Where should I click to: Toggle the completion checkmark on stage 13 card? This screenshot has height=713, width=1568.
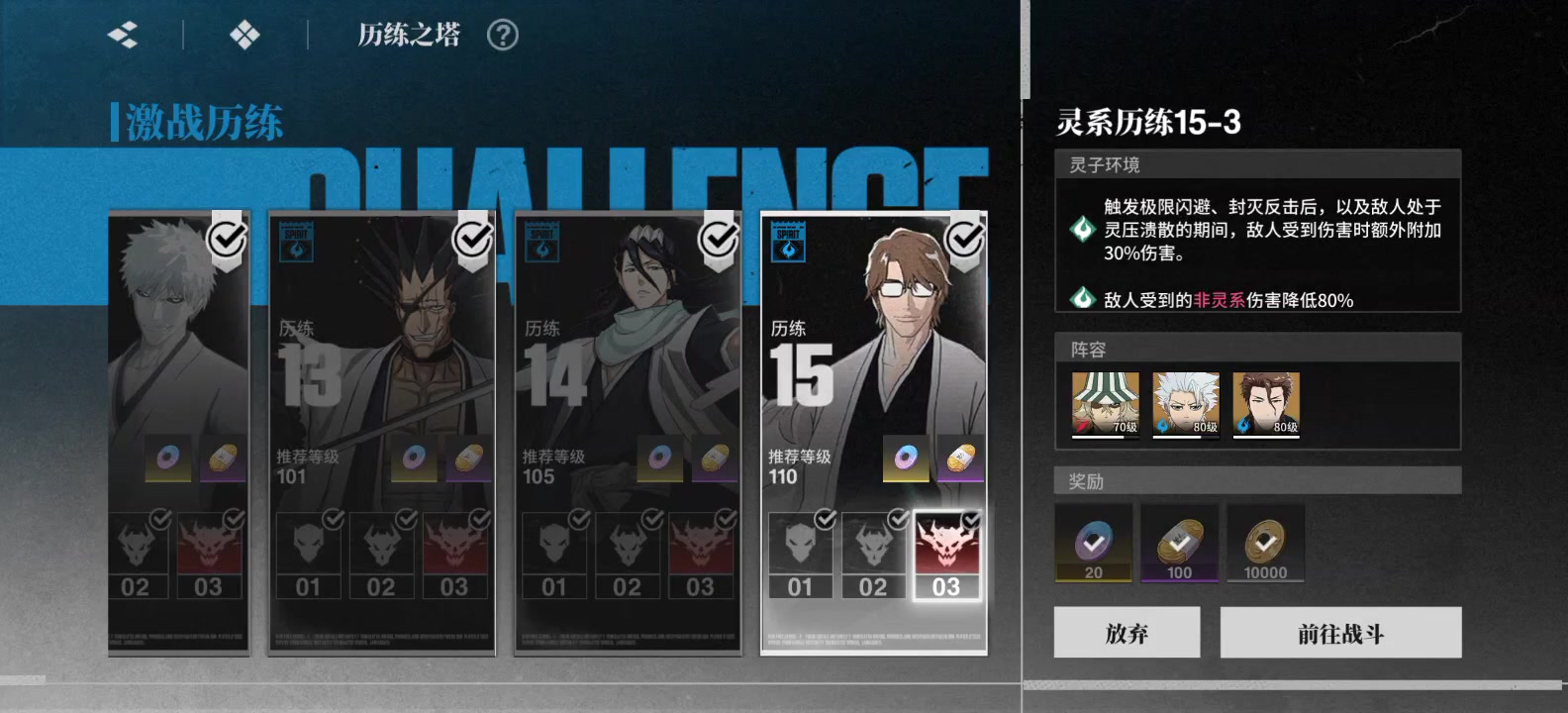tap(473, 238)
